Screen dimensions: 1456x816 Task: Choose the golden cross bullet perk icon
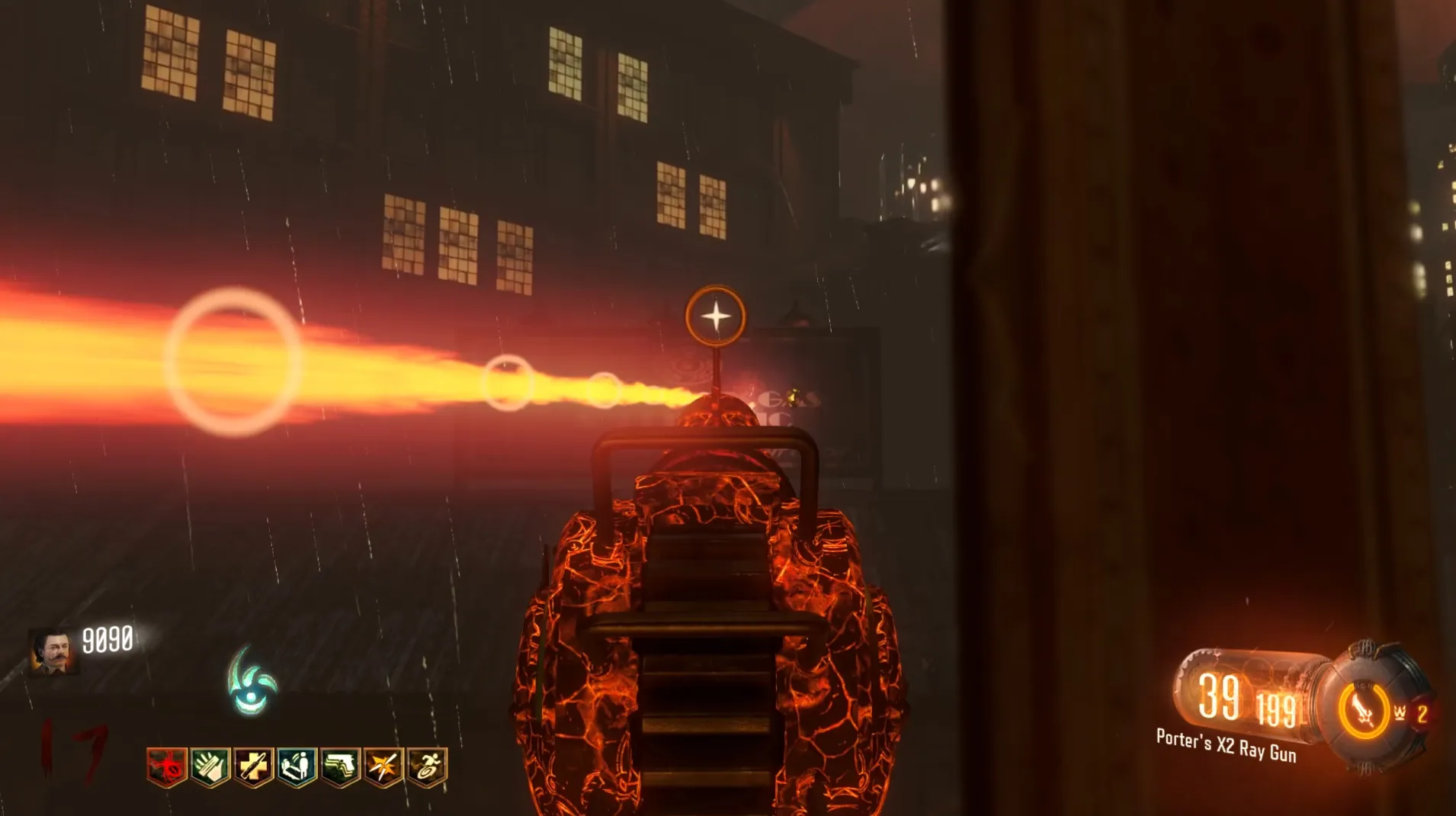pos(254,766)
